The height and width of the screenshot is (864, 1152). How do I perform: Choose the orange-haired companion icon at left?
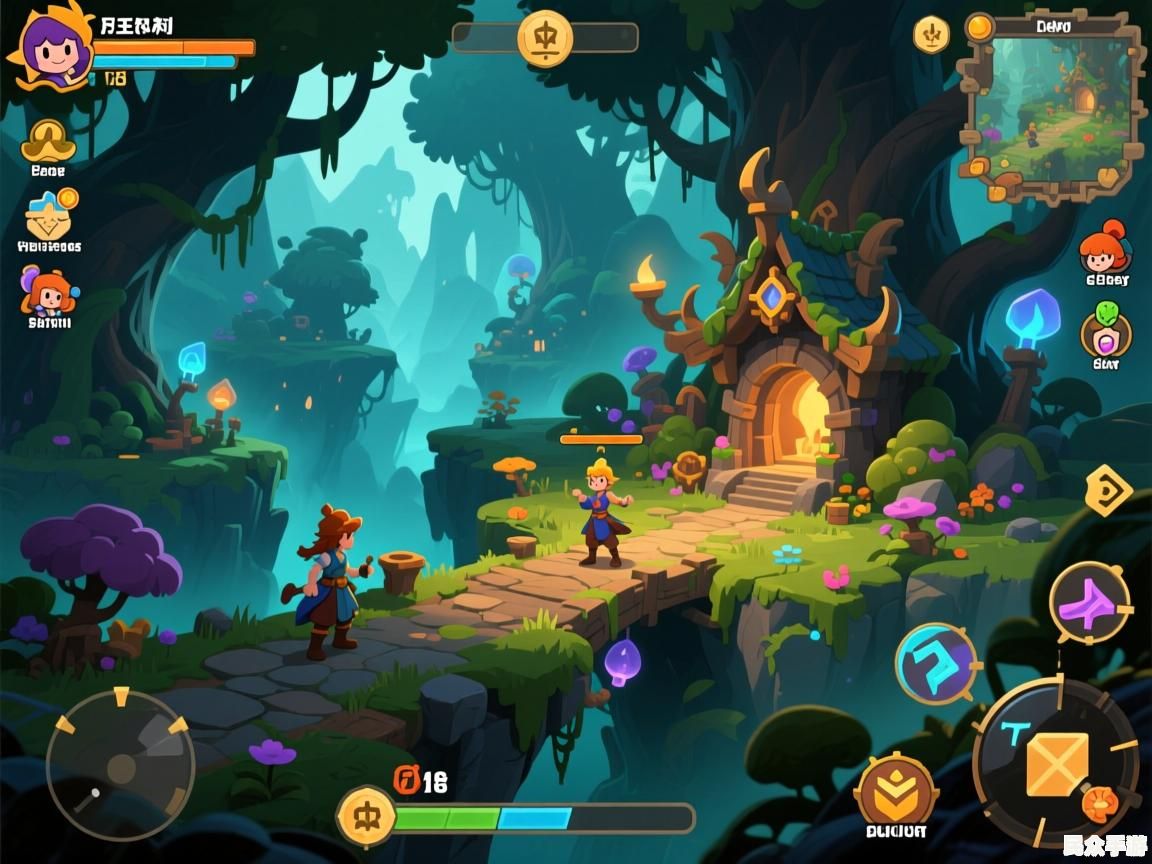pos(47,292)
